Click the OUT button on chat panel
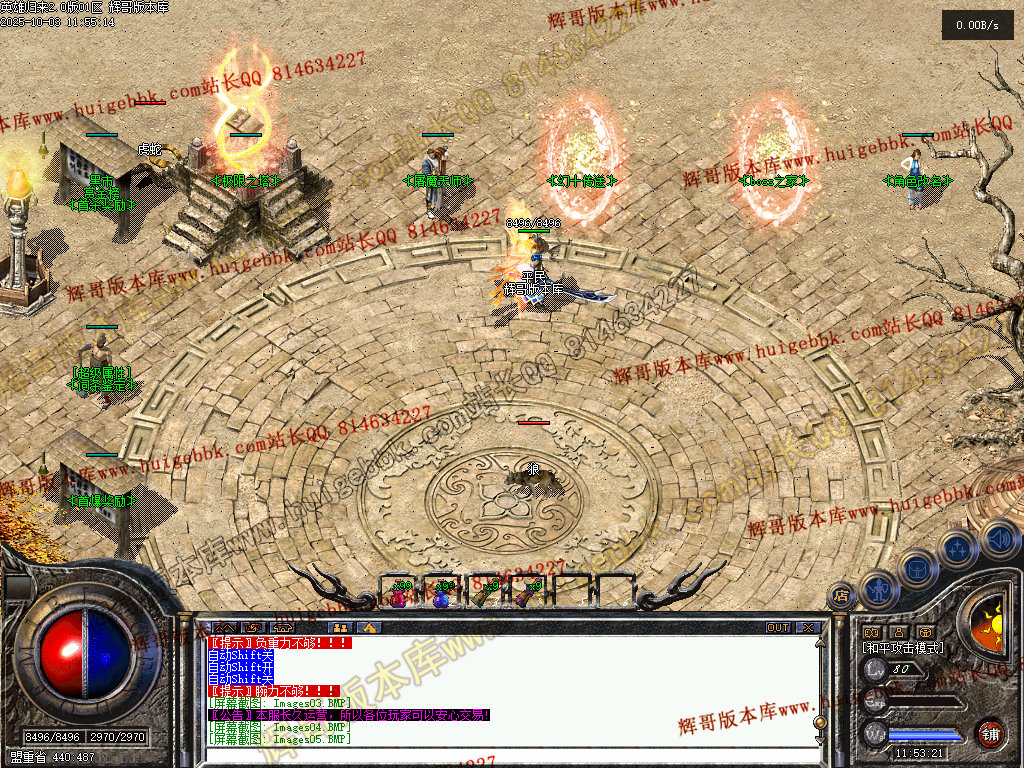The width and height of the screenshot is (1024, 768). [x=778, y=628]
